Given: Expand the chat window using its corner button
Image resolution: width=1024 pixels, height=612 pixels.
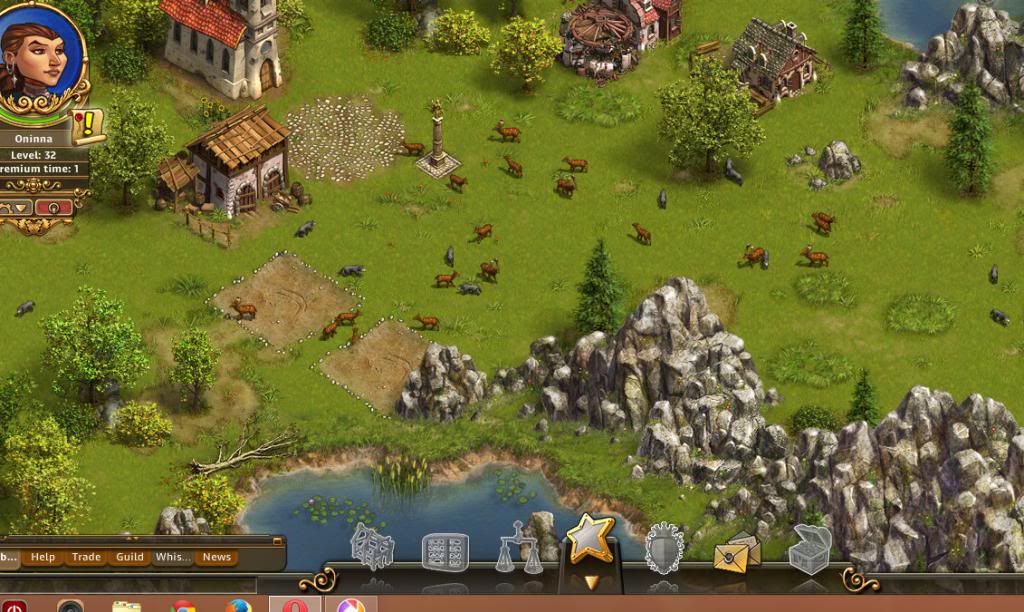Looking at the screenshot, I should (277, 540).
